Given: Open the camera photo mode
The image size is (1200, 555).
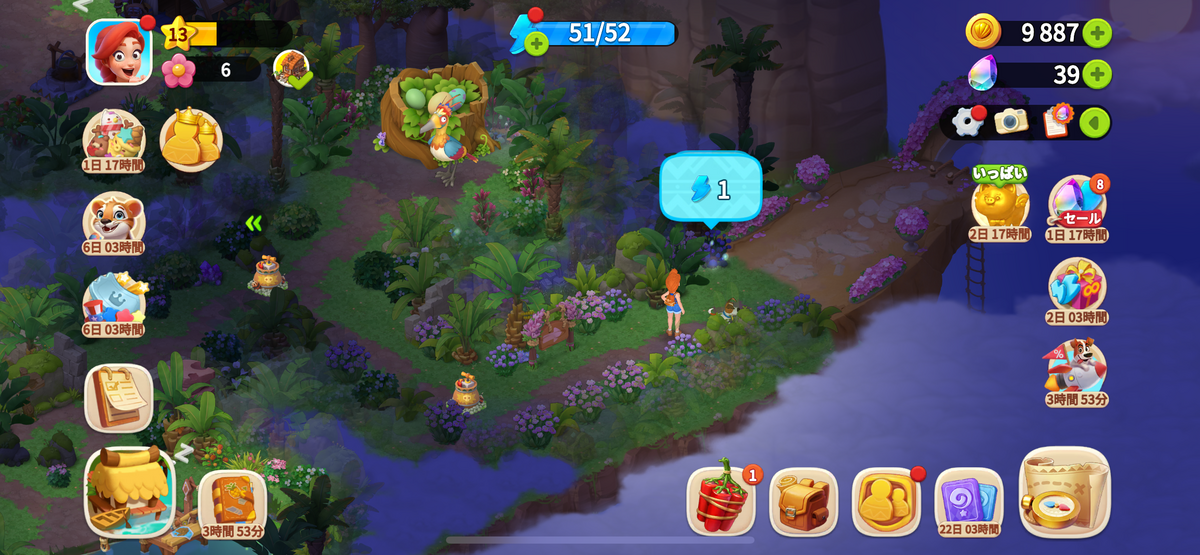Looking at the screenshot, I should point(1011,122).
